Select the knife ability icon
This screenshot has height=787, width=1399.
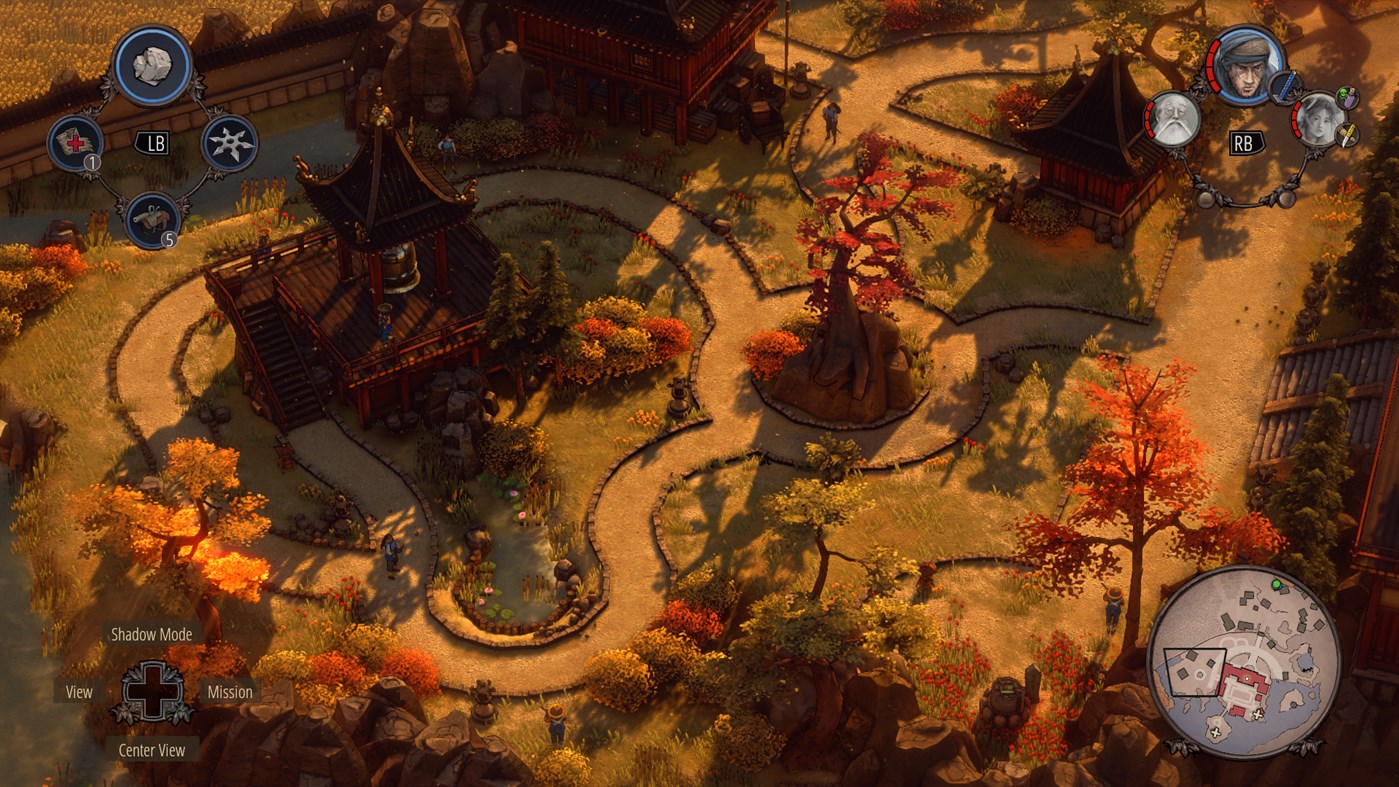[x=1347, y=136]
